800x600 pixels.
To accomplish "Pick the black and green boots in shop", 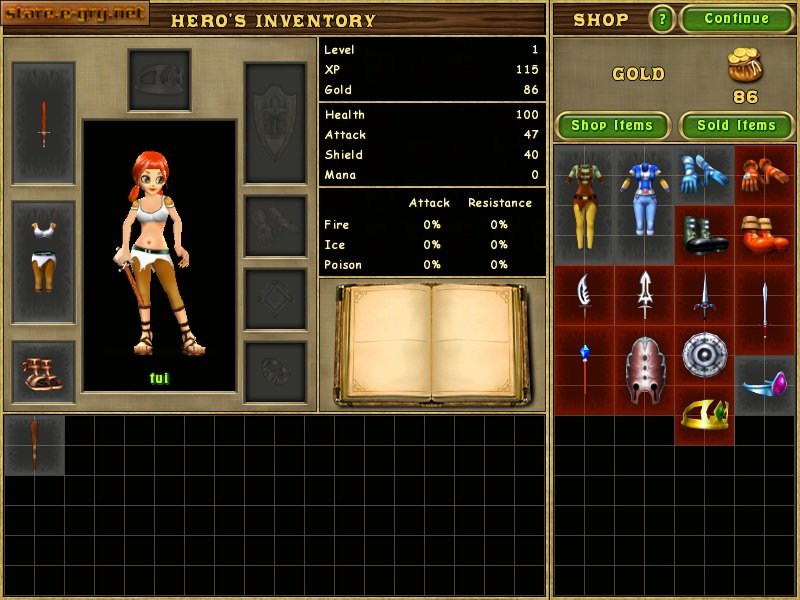I will pyautogui.click(x=704, y=235).
